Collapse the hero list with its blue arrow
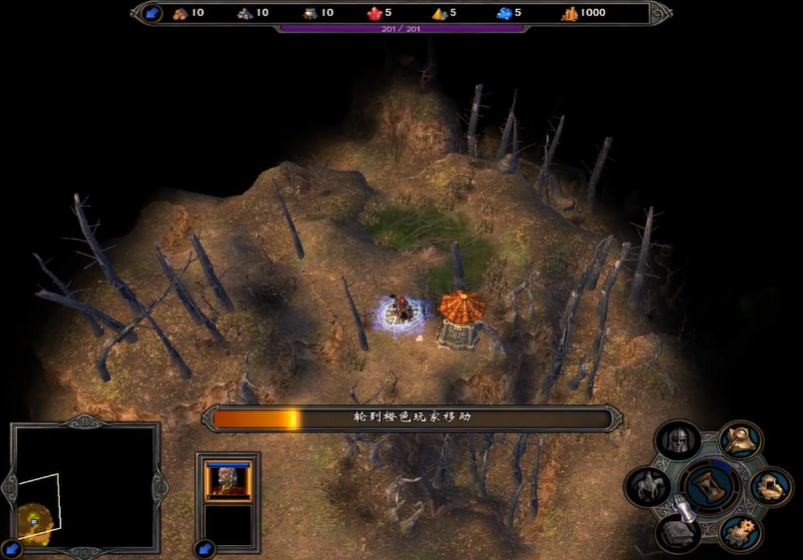 205,548
